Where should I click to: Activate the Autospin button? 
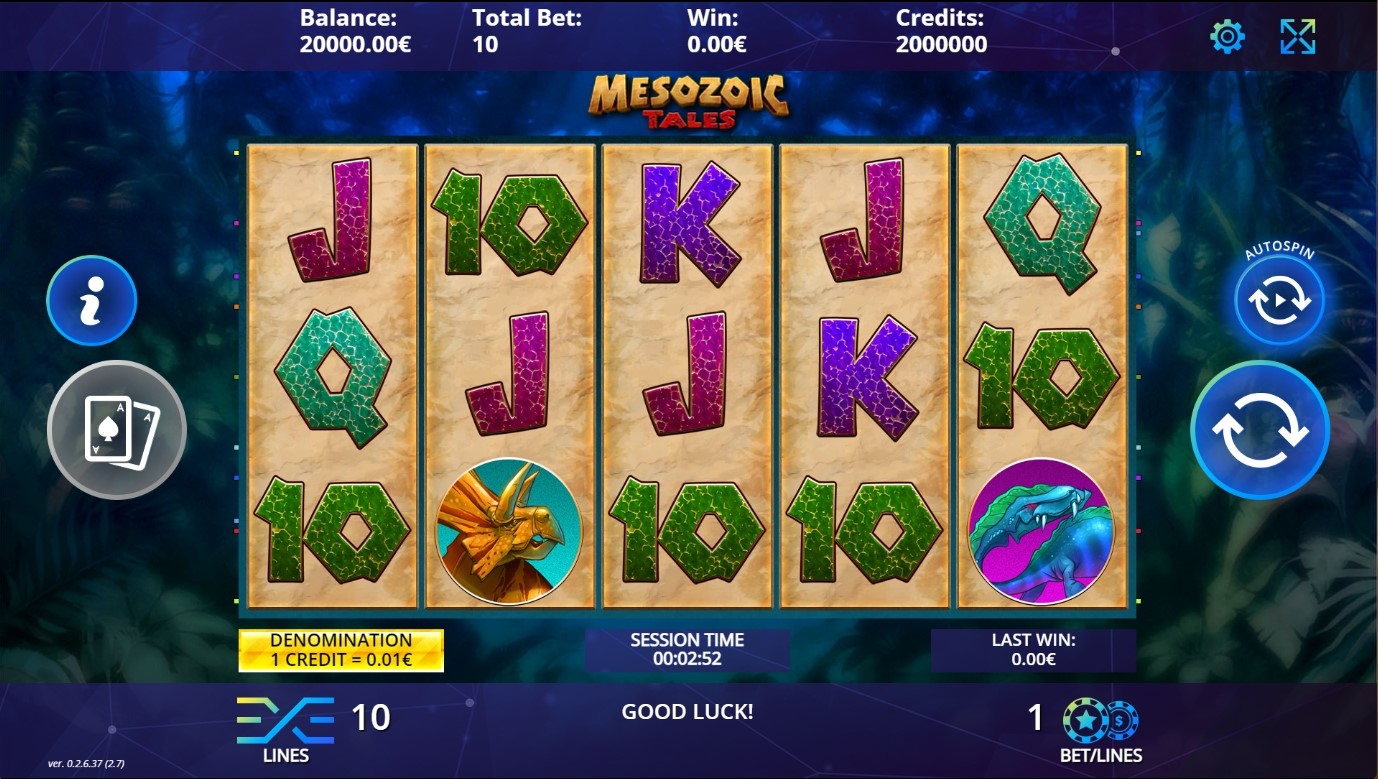1279,300
